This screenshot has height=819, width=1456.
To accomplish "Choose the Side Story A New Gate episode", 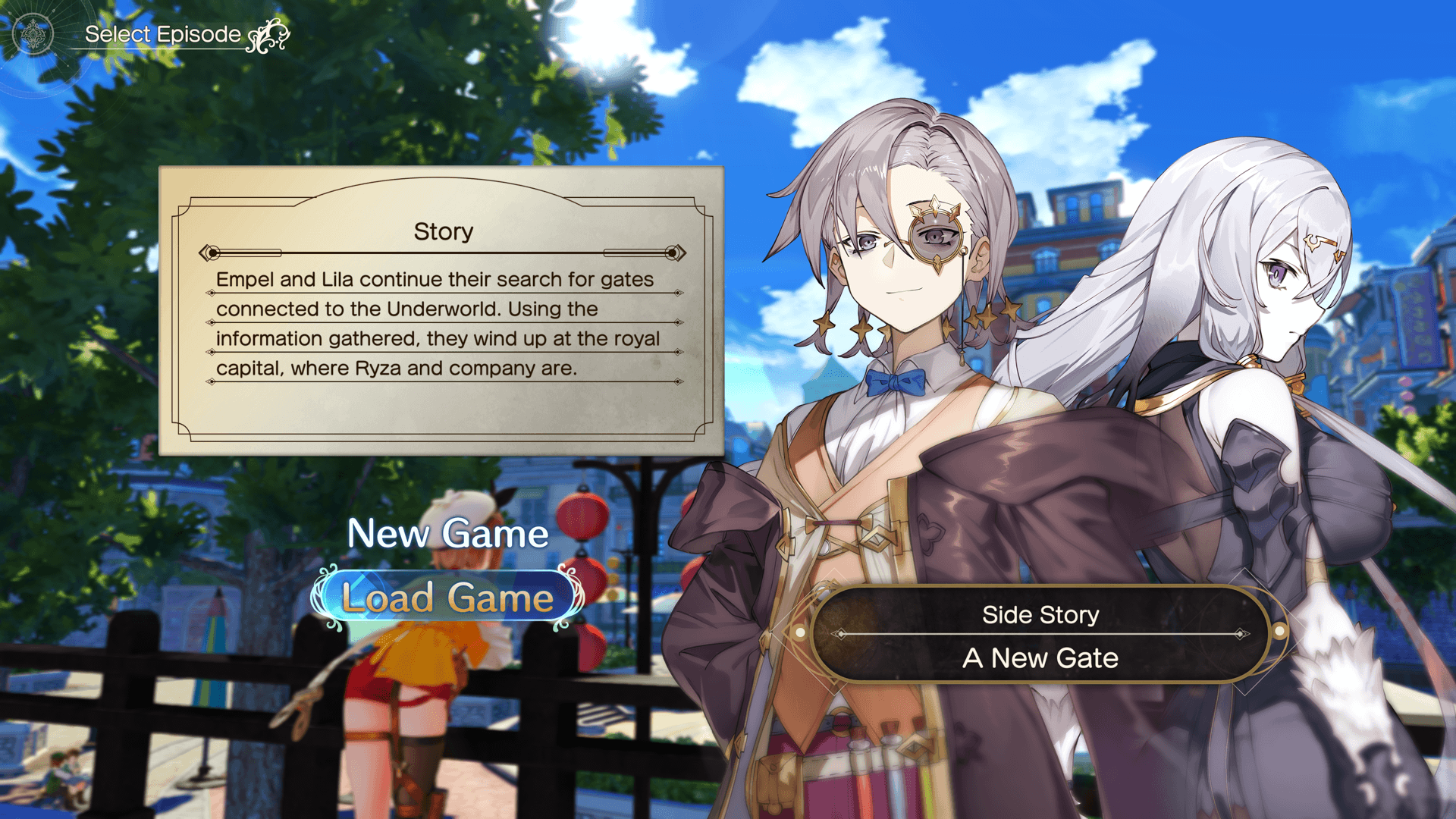I will 1040,635.
